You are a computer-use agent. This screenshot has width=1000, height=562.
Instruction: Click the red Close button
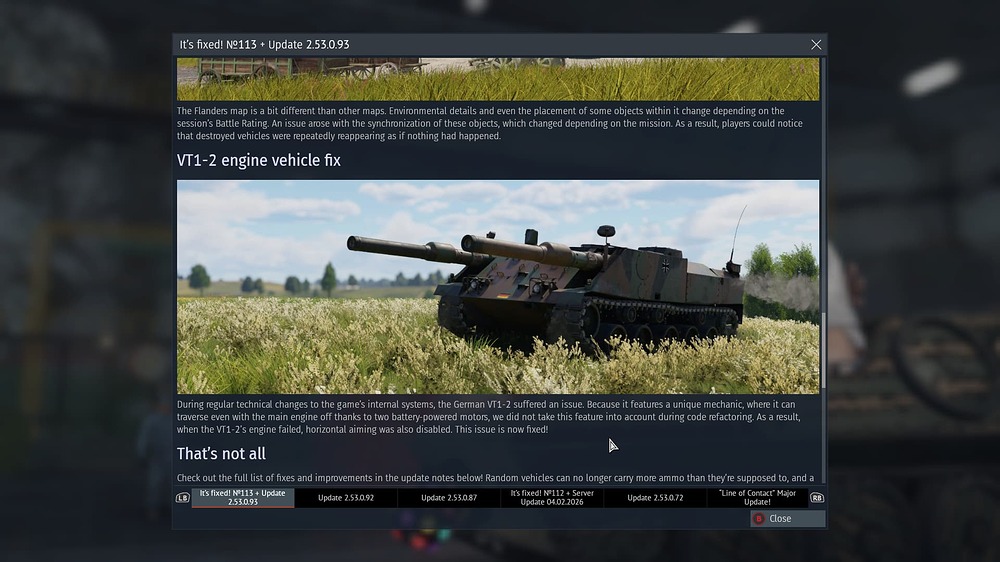coord(788,518)
